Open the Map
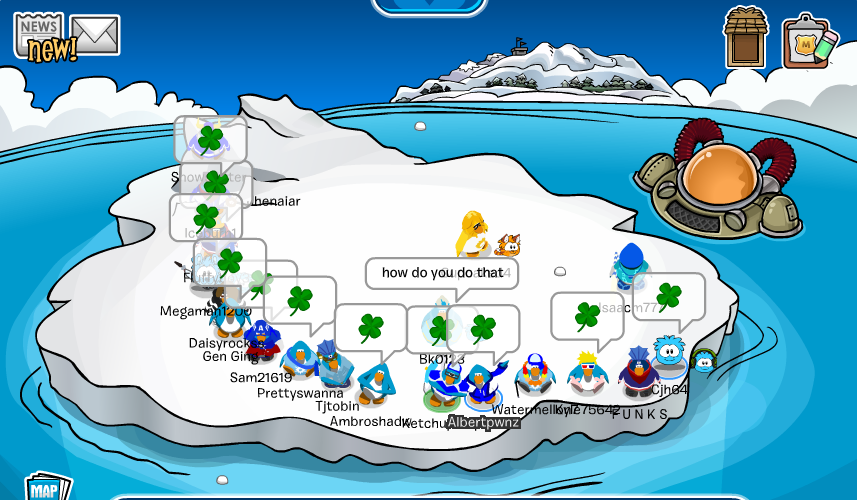This screenshot has width=857, height=500. (x=46, y=486)
